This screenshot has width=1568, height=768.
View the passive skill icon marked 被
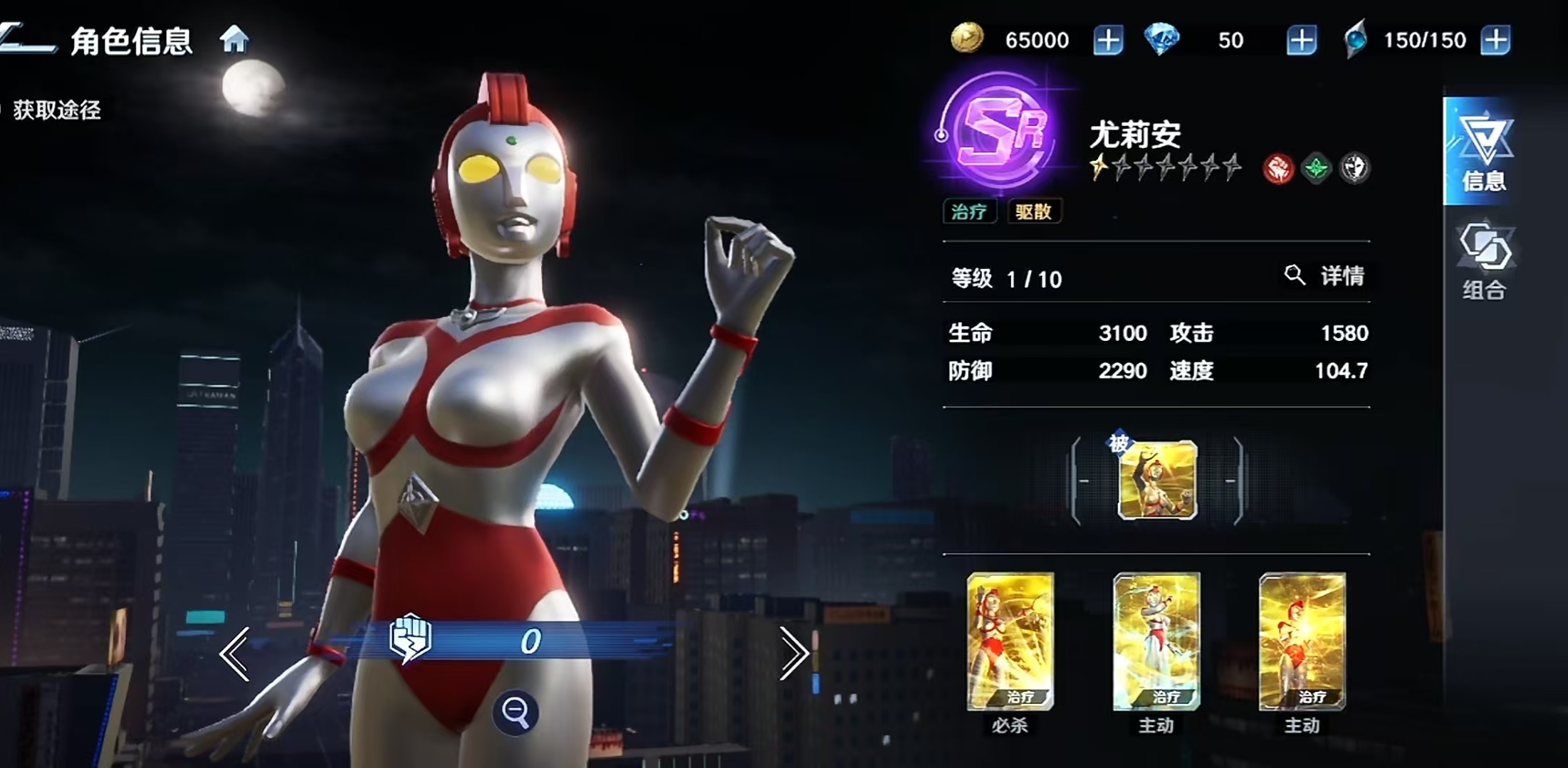pyautogui.click(x=1157, y=480)
